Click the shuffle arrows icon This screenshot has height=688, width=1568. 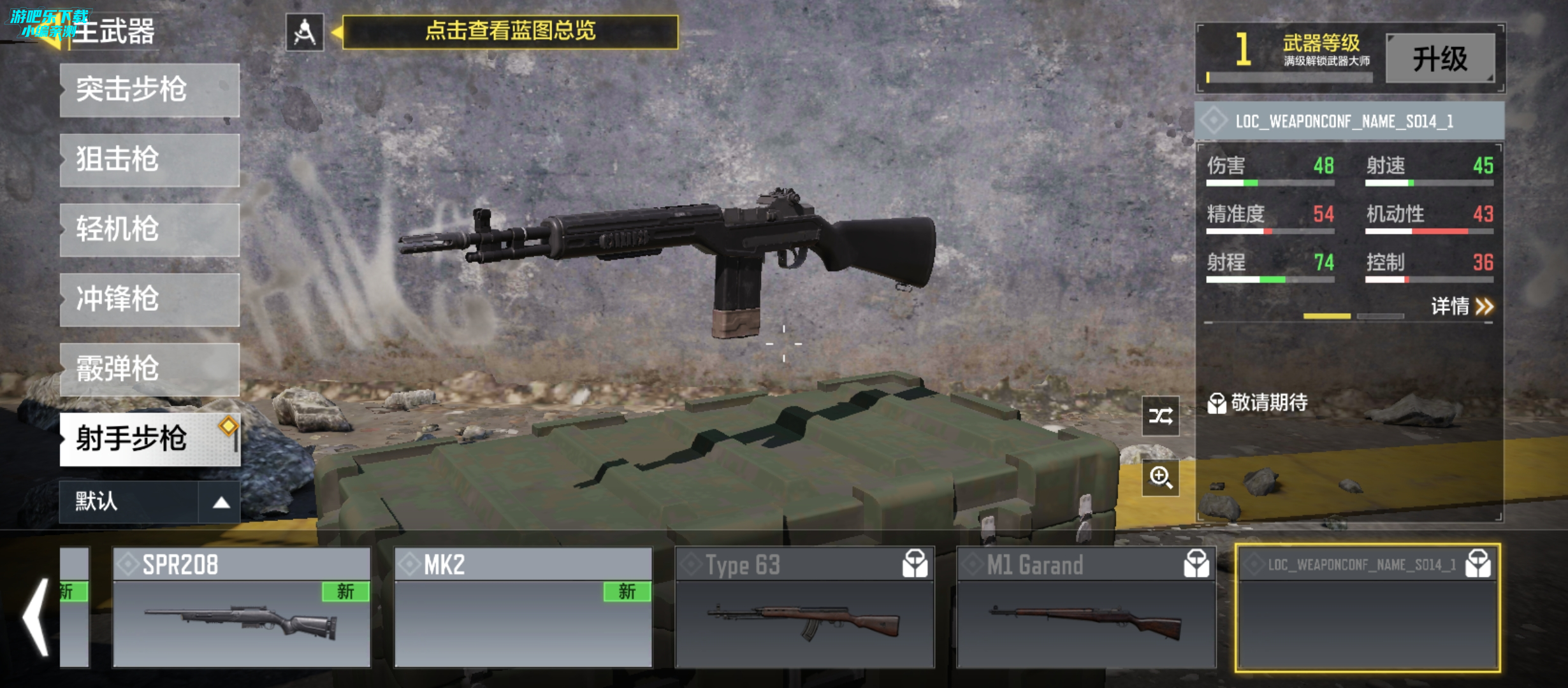(1160, 416)
